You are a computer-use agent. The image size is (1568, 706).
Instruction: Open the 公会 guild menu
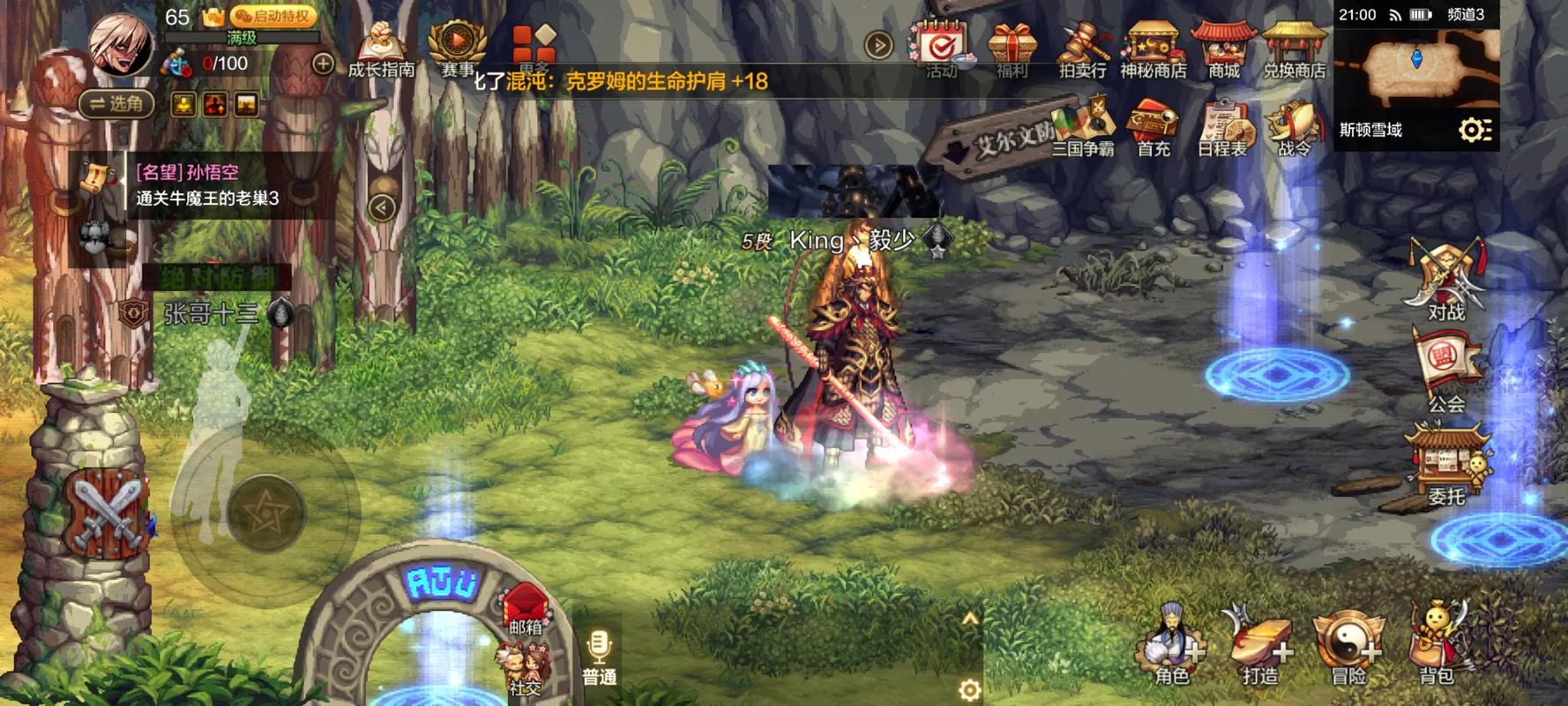1445,372
